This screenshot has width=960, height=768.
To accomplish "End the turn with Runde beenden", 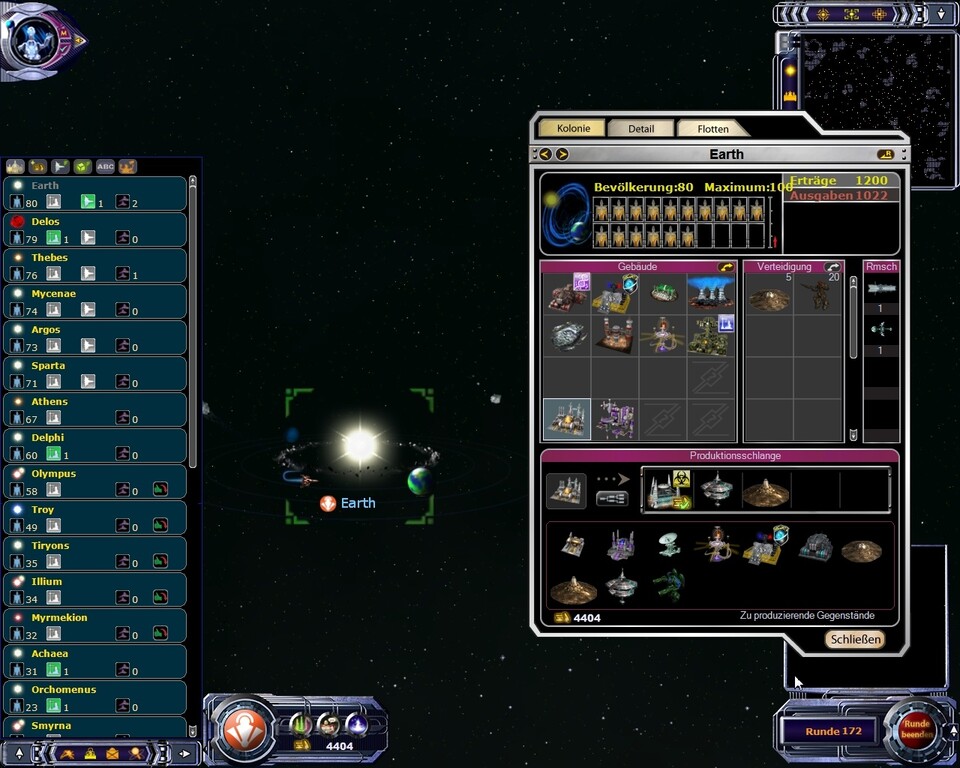I will point(916,729).
